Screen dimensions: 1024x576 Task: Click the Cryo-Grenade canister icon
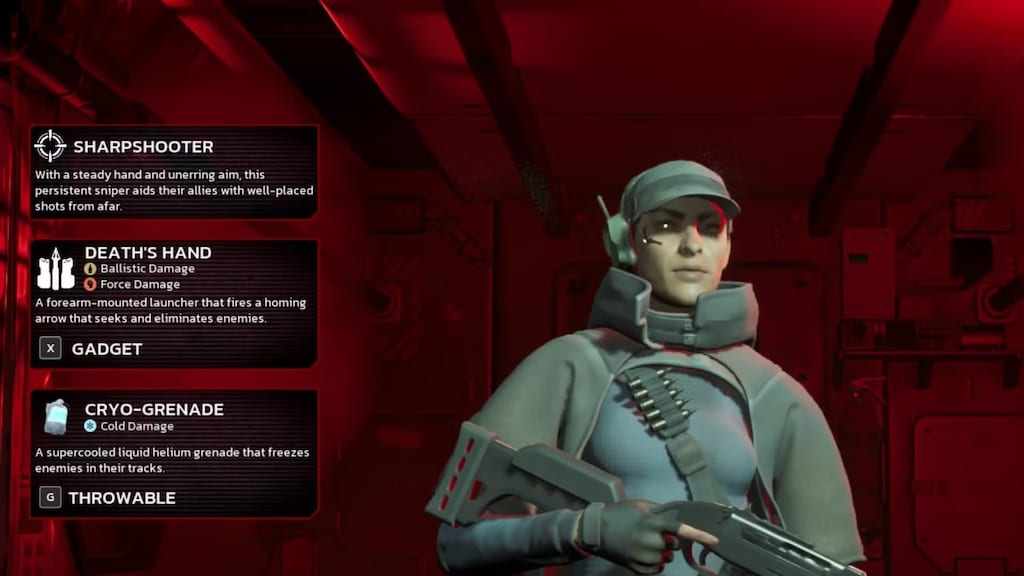point(56,416)
